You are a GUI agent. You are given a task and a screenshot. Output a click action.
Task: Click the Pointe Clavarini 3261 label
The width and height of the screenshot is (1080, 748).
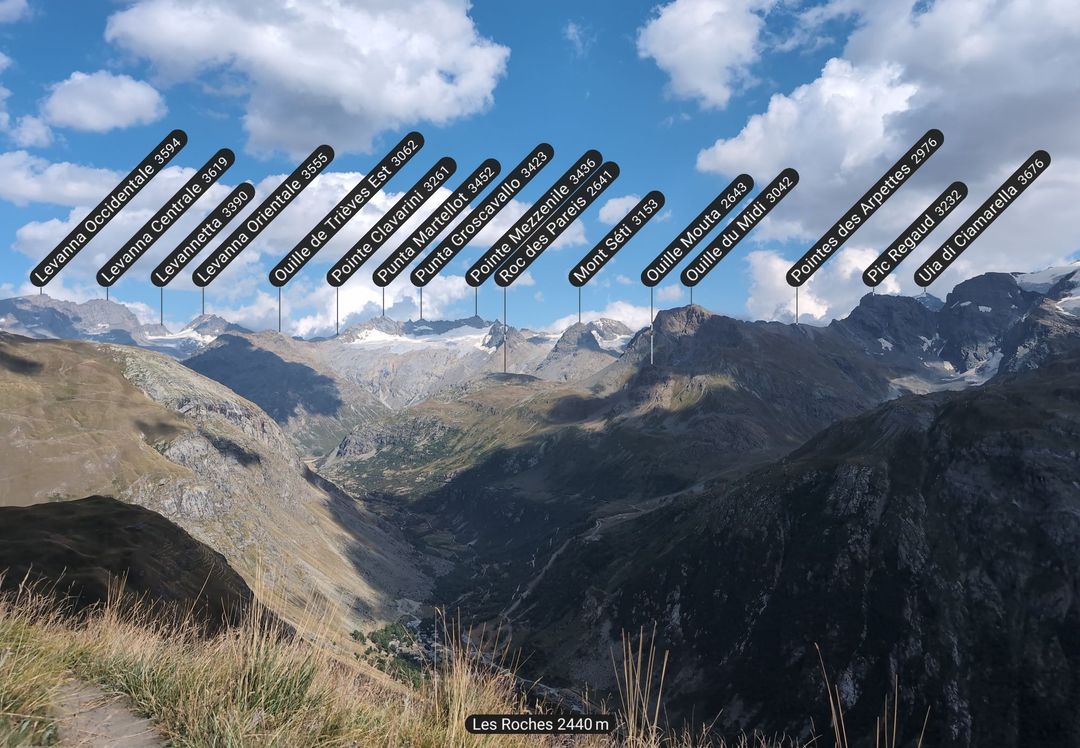point(391,222)
